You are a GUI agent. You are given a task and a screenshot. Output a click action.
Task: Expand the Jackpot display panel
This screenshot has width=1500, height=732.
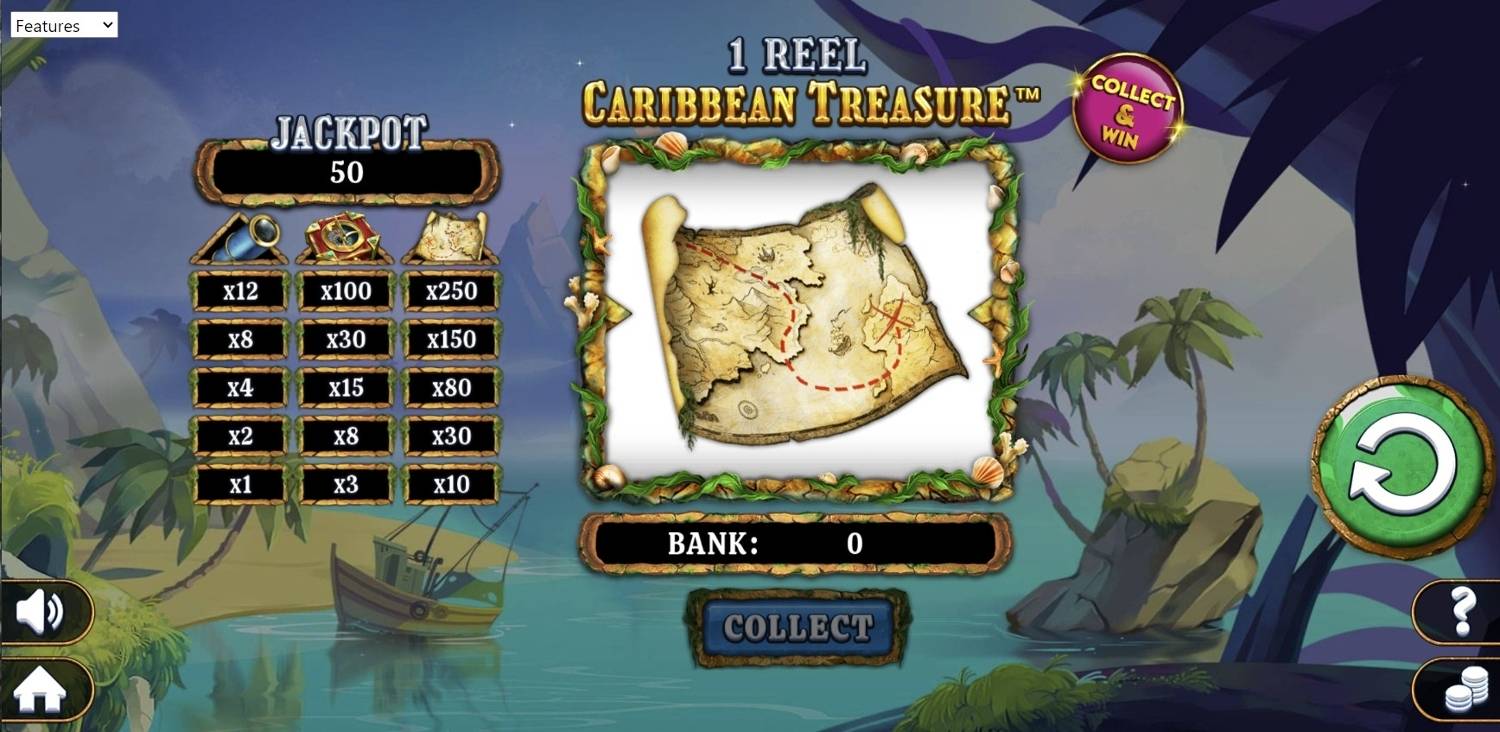tap(346, 171)
